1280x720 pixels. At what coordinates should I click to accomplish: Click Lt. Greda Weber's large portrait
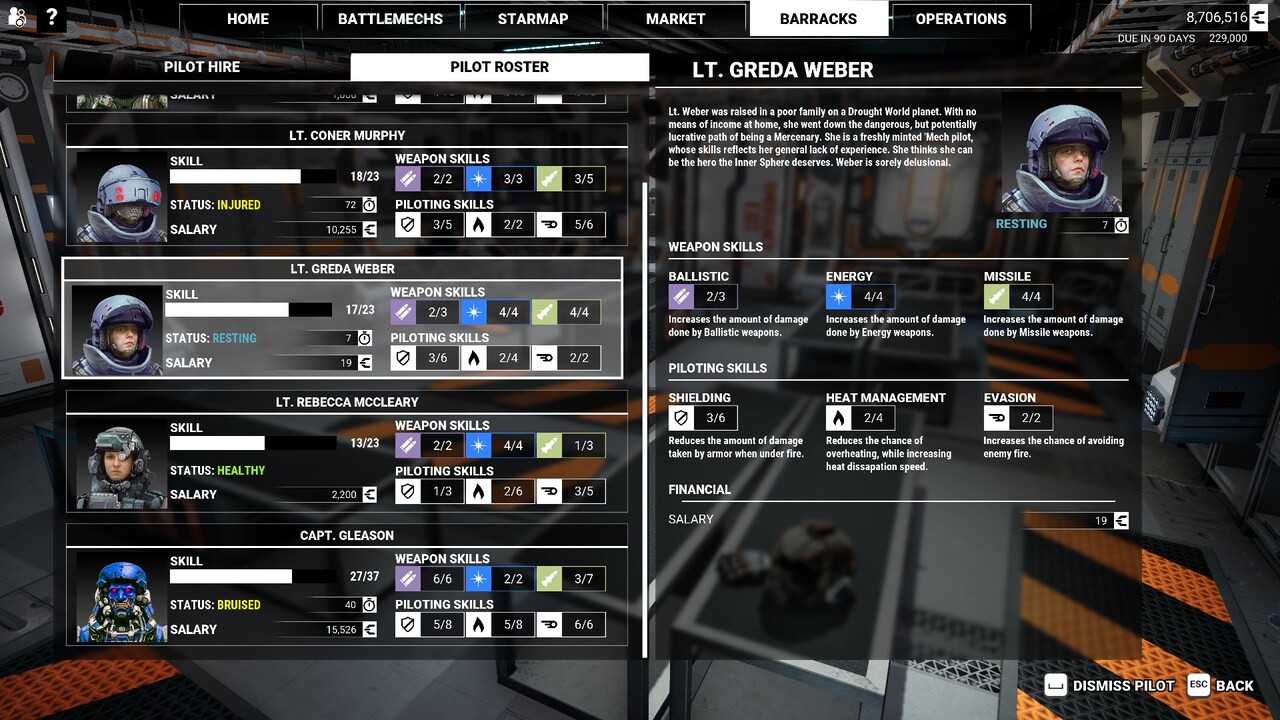1061,153
